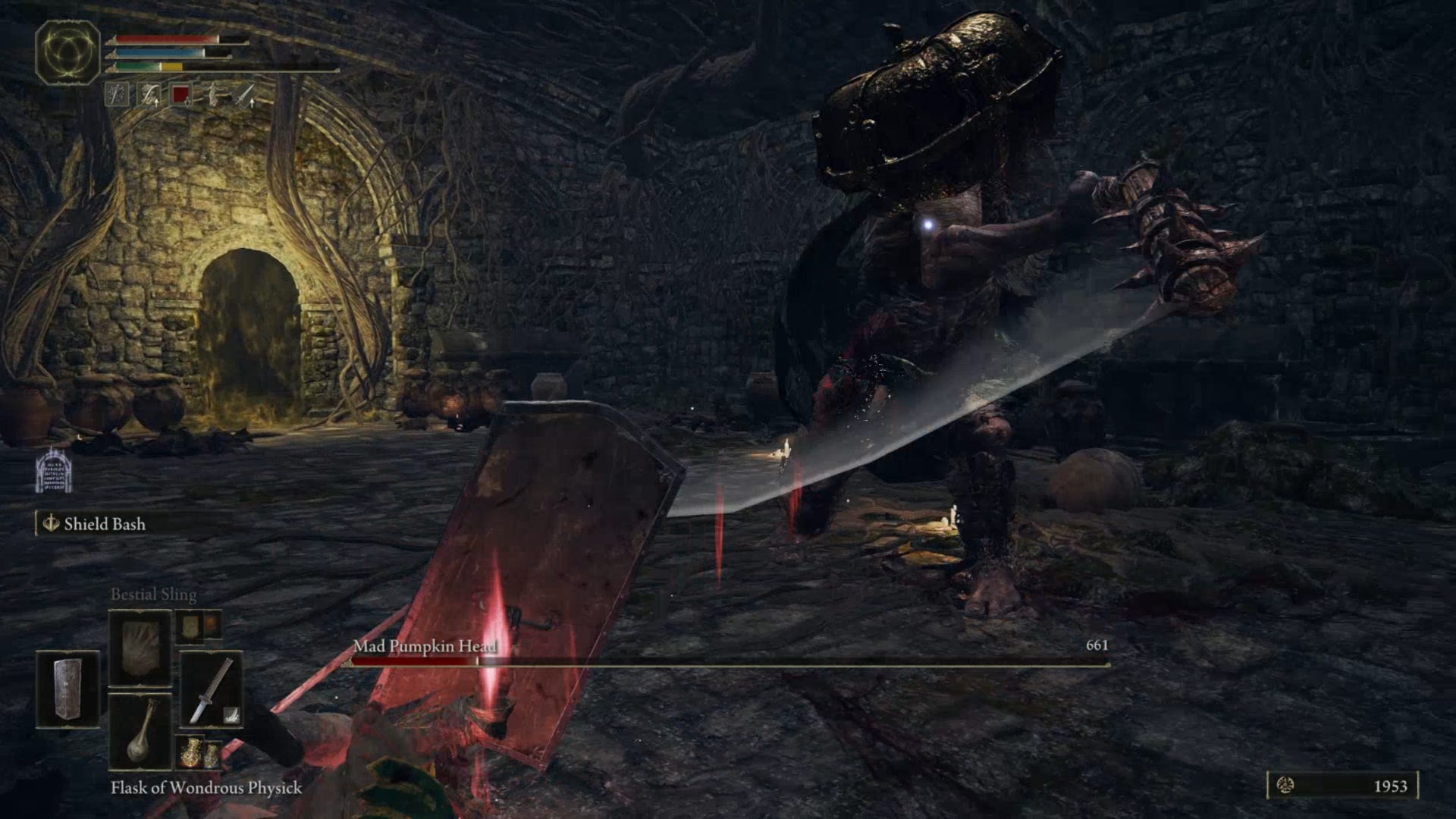Click the sword with up-arrow buff icon

click(245, 95)
